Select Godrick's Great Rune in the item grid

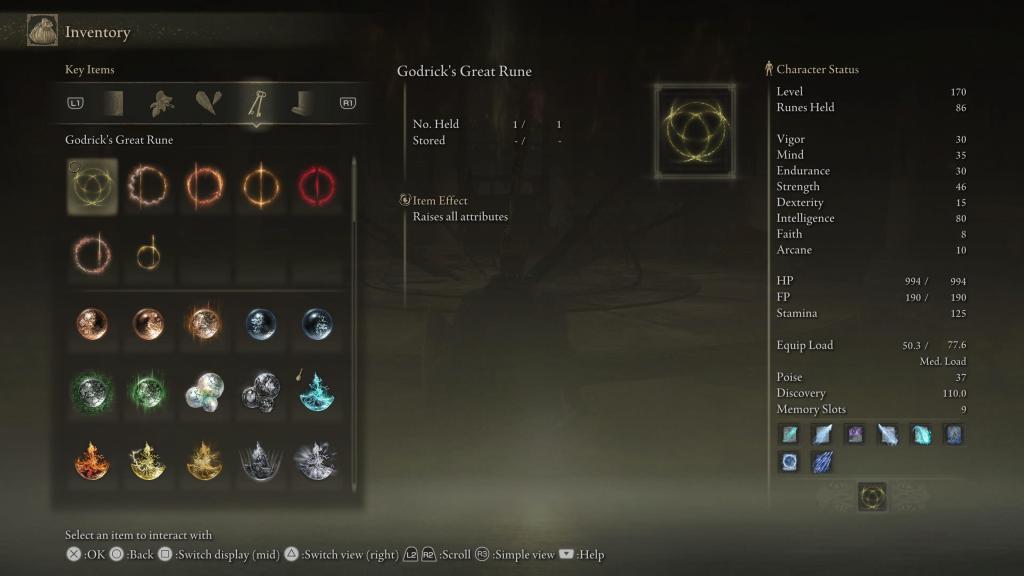click(92, 186)
